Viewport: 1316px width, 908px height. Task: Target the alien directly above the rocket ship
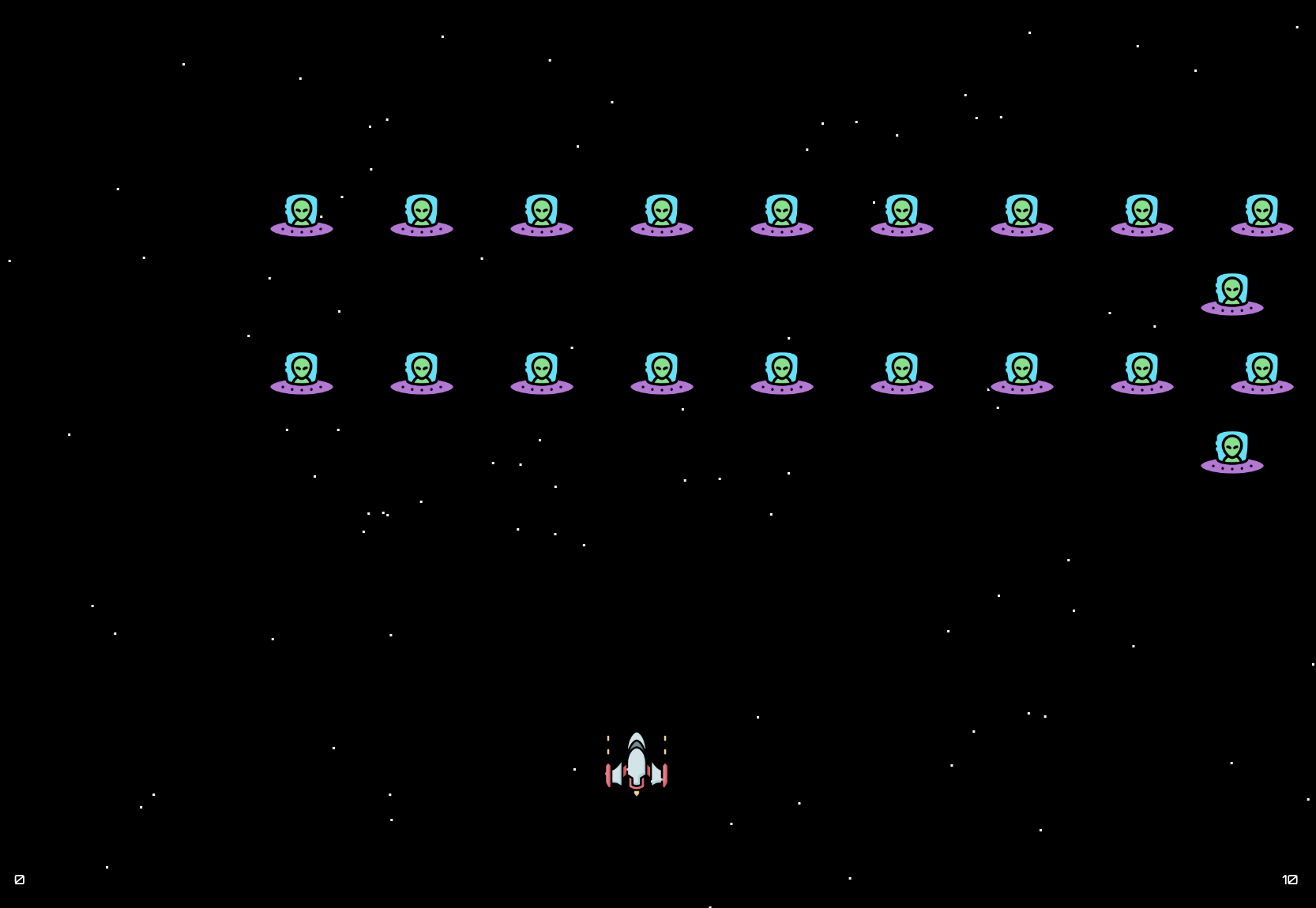tap(662, 371)
